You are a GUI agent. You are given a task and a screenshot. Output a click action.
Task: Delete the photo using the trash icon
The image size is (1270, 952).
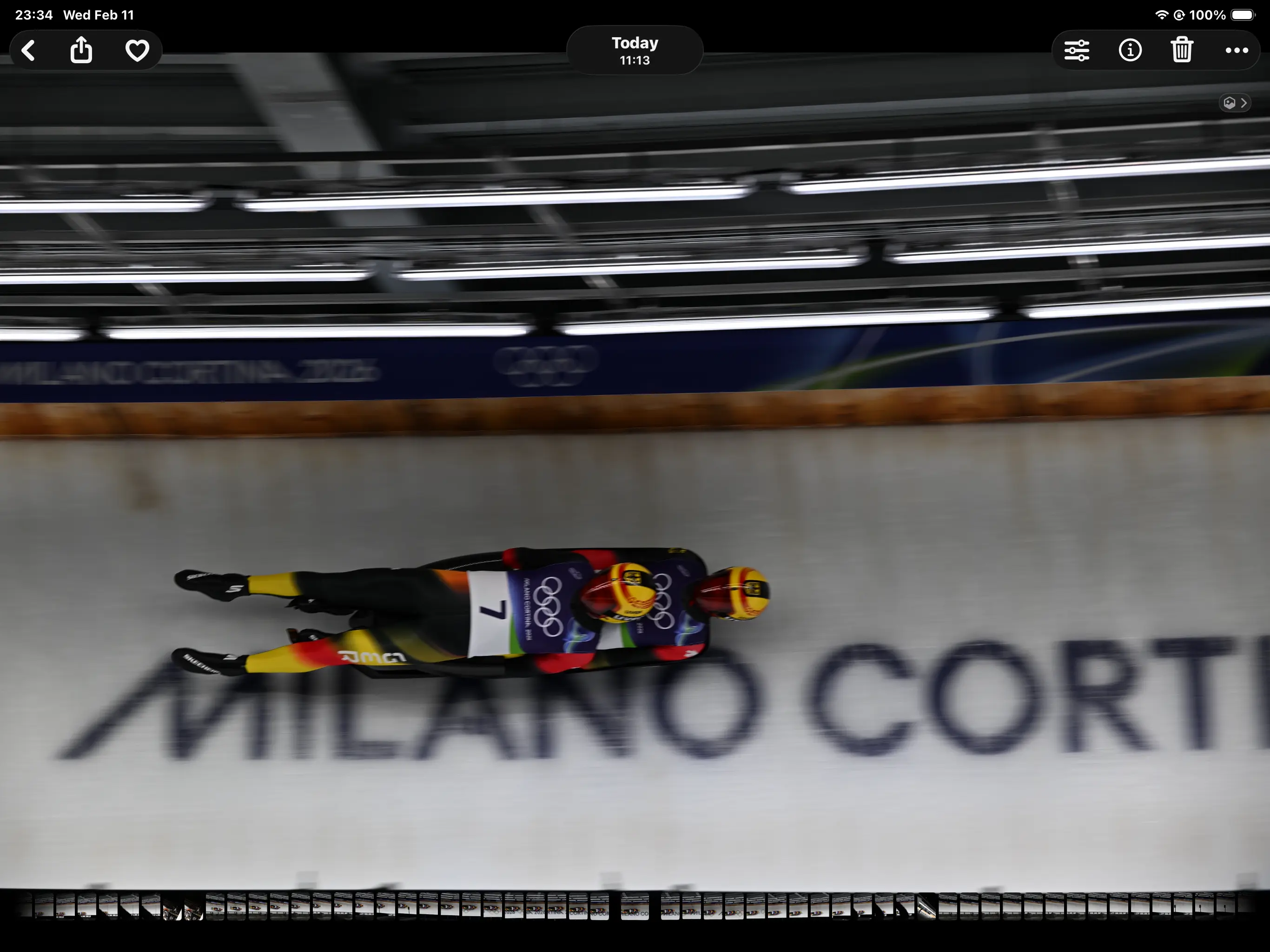click(1182, 51)
